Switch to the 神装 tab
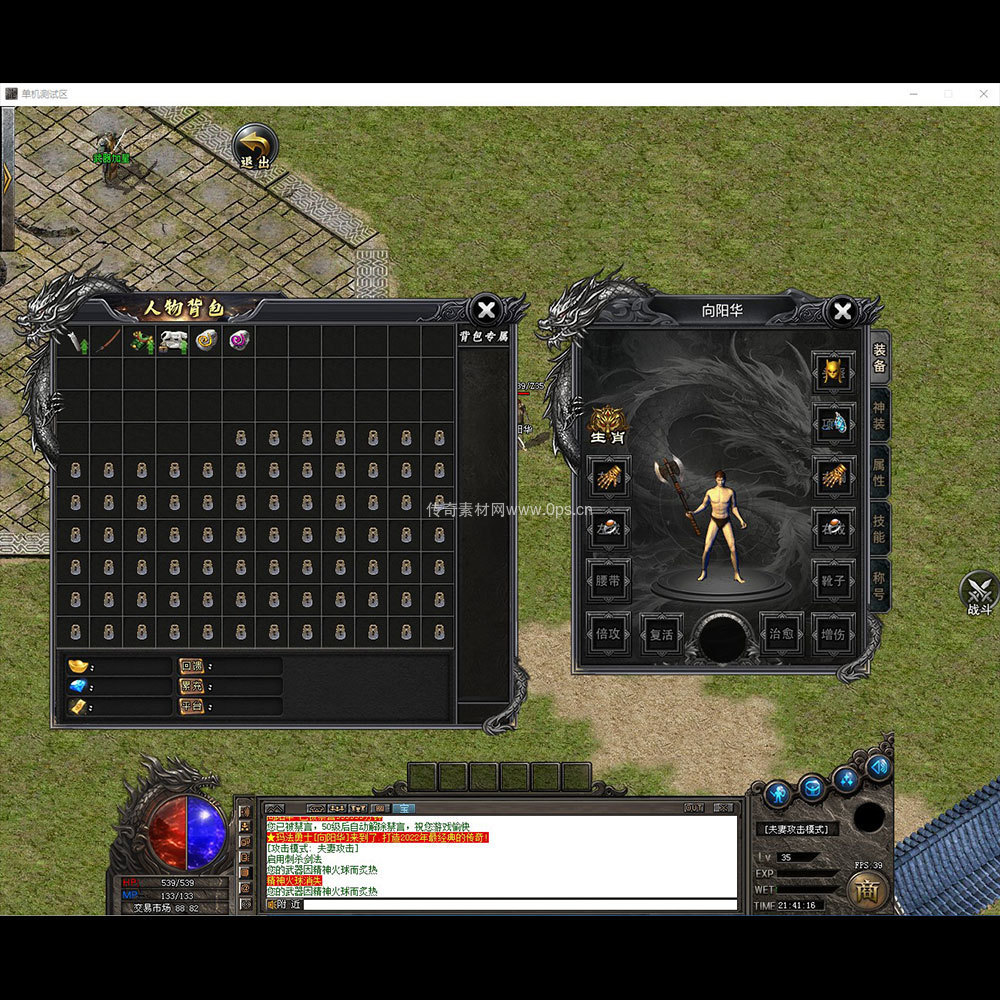1000x1000 pixels. tap(879, 416)
